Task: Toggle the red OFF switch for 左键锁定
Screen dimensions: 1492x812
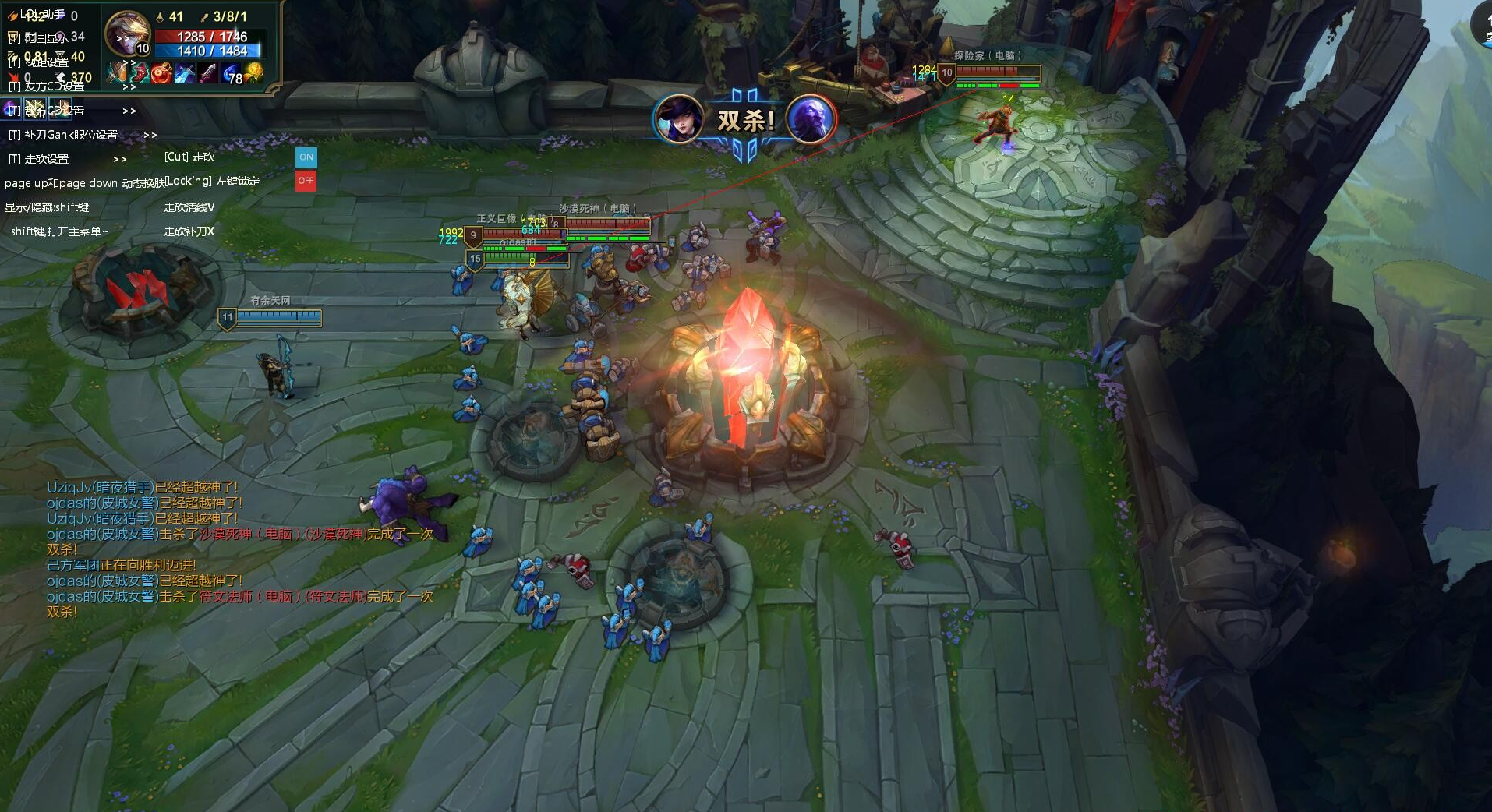Action: click(x=306, y=181)
